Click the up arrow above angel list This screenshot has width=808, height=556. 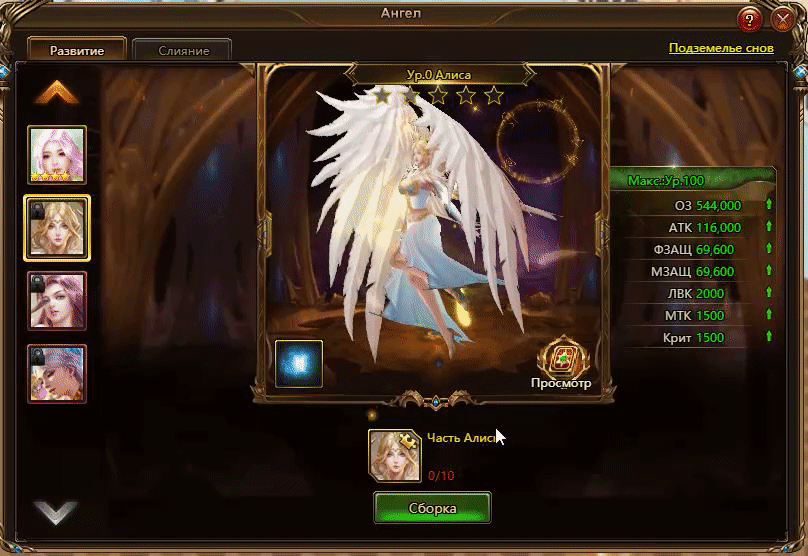[x=57, y=92]
